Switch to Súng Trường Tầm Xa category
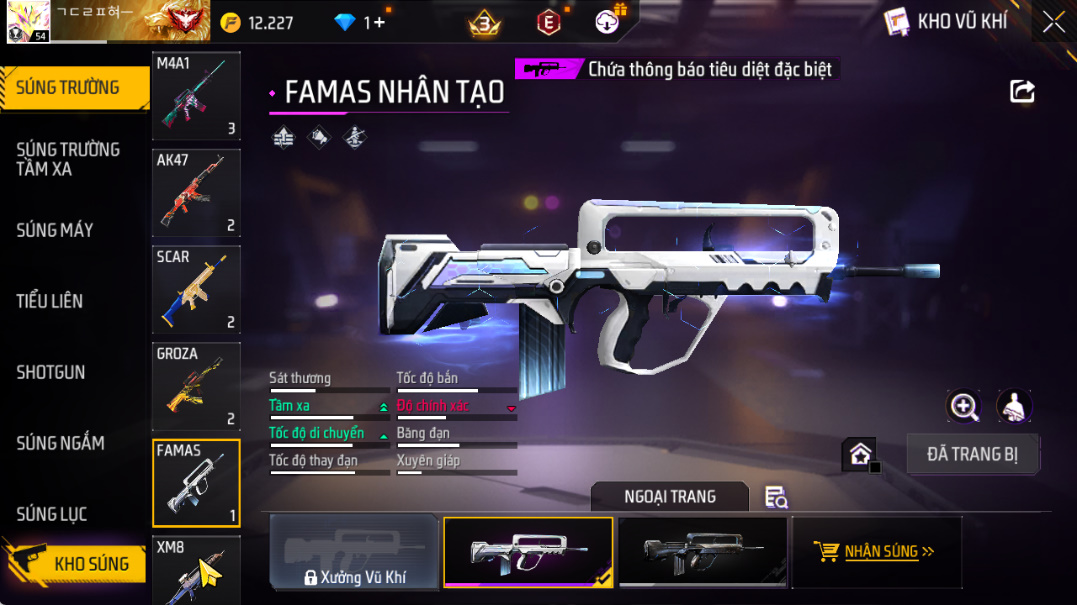 [68, 159]
